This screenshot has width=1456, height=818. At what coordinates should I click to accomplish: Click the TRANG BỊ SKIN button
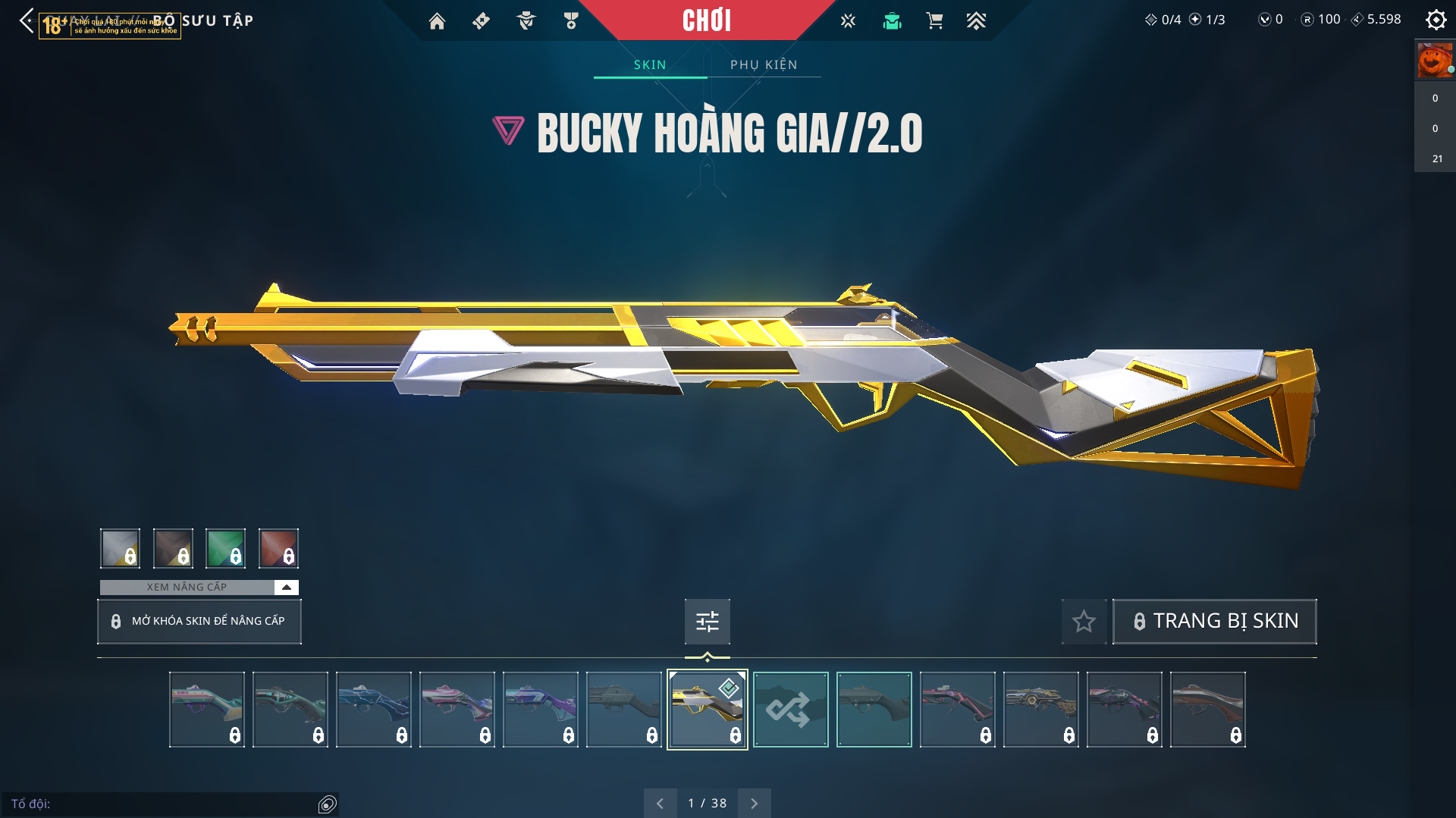[1214, 622]
